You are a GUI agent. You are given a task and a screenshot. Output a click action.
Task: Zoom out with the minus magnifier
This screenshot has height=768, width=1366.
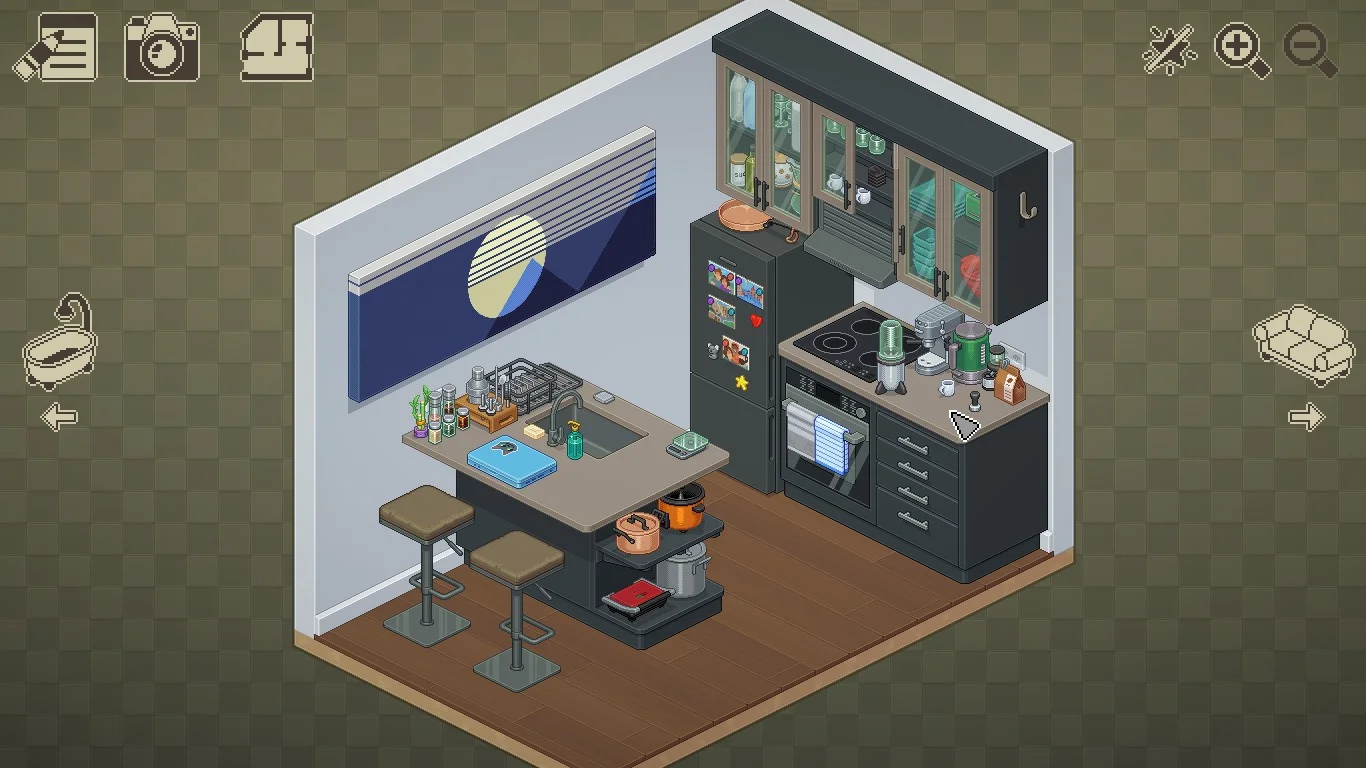tap(1310, 49)
